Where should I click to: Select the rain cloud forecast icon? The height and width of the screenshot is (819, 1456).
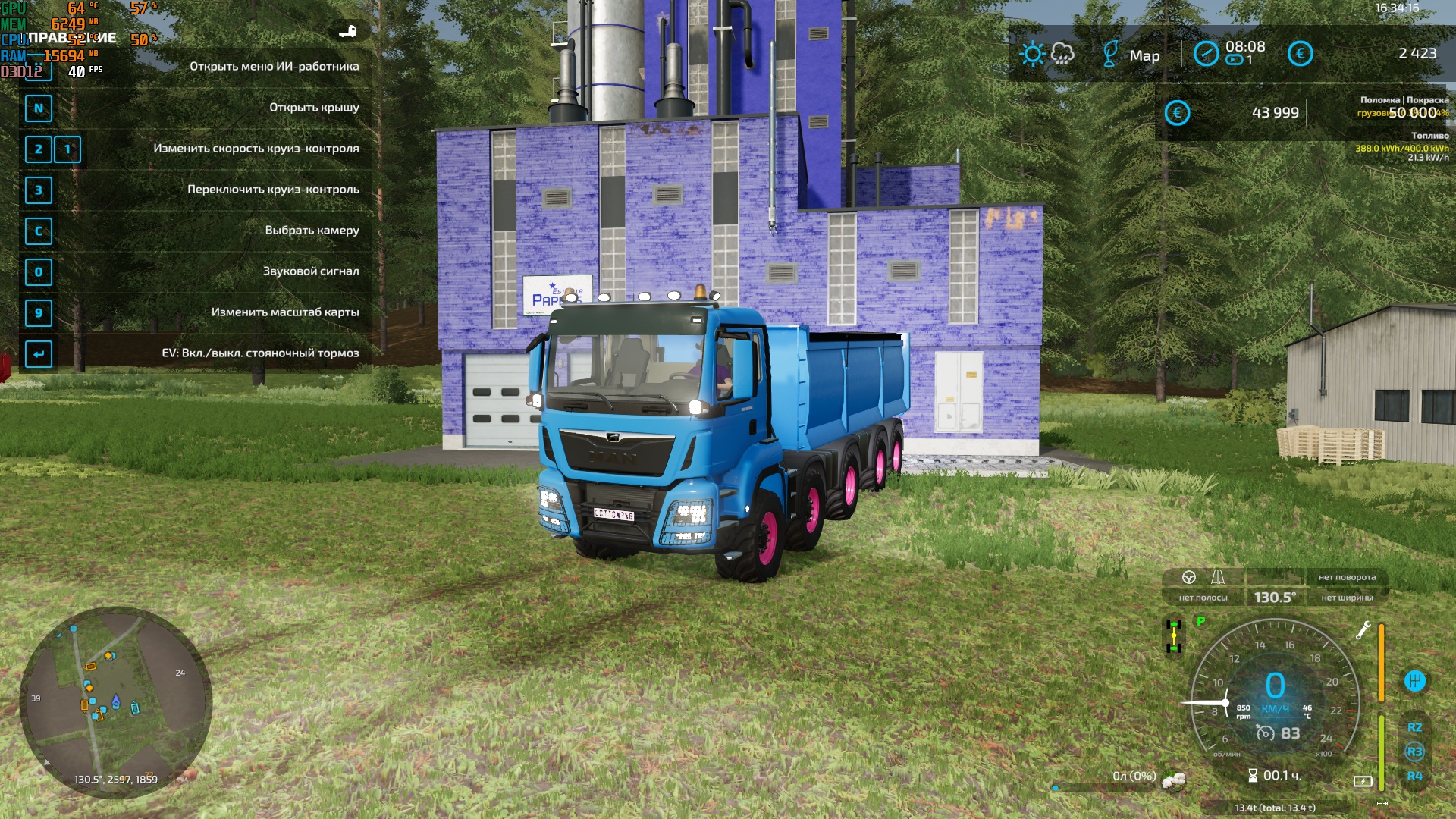point(1062,54)
